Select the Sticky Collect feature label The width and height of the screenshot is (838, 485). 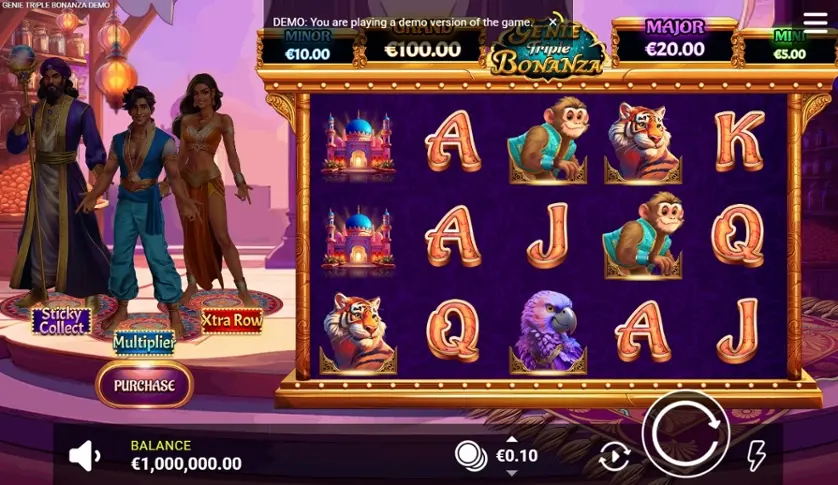pos(62,321)
